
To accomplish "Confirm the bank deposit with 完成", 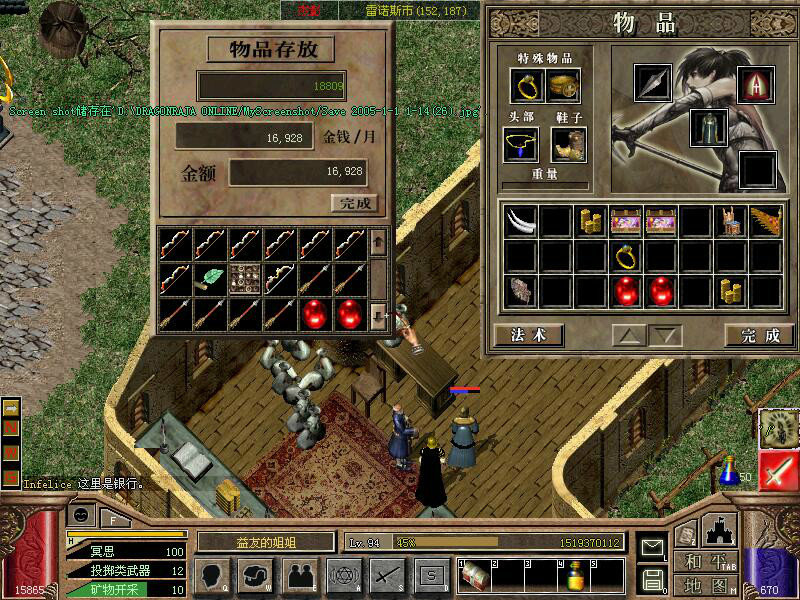I will 355,203.
